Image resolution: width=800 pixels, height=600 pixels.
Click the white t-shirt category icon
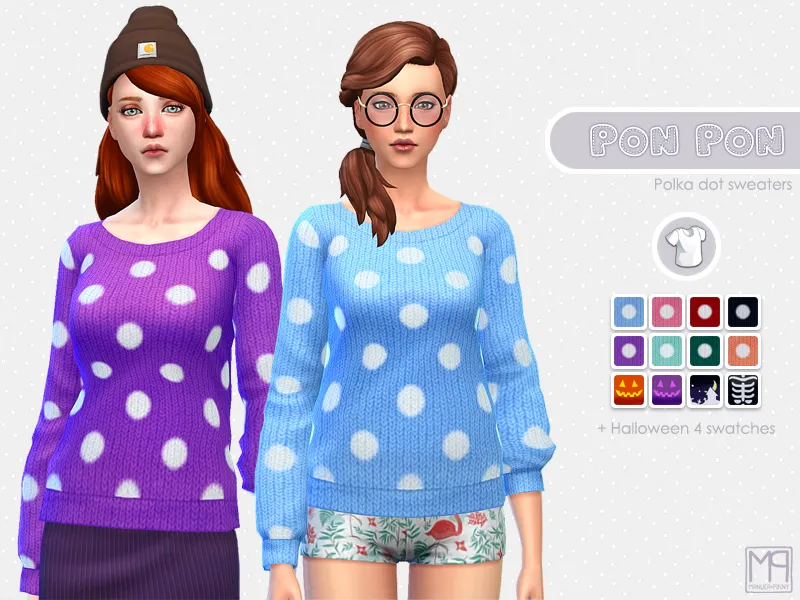[685, 246]
